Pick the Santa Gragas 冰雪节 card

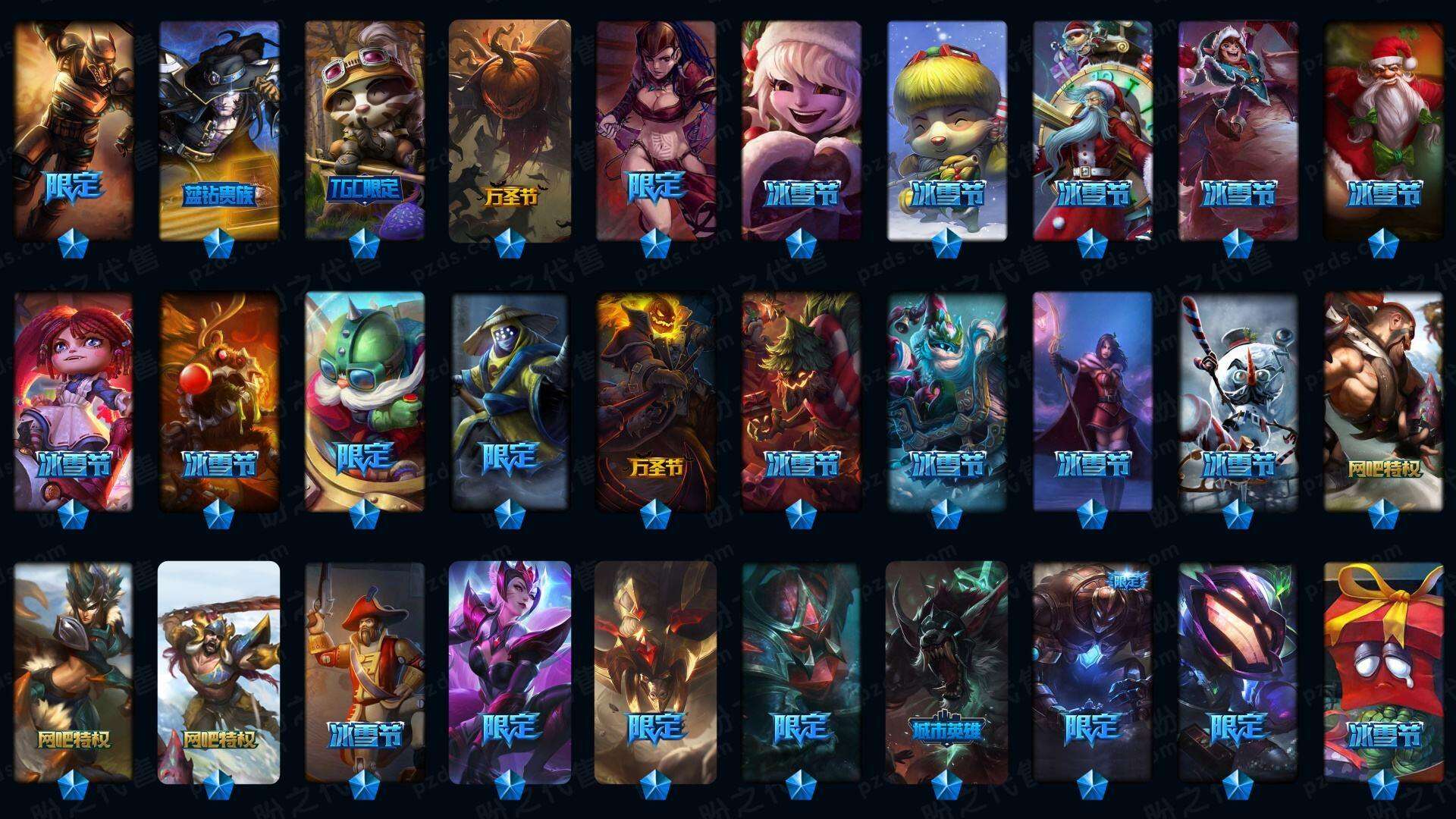pos(1384,130)
